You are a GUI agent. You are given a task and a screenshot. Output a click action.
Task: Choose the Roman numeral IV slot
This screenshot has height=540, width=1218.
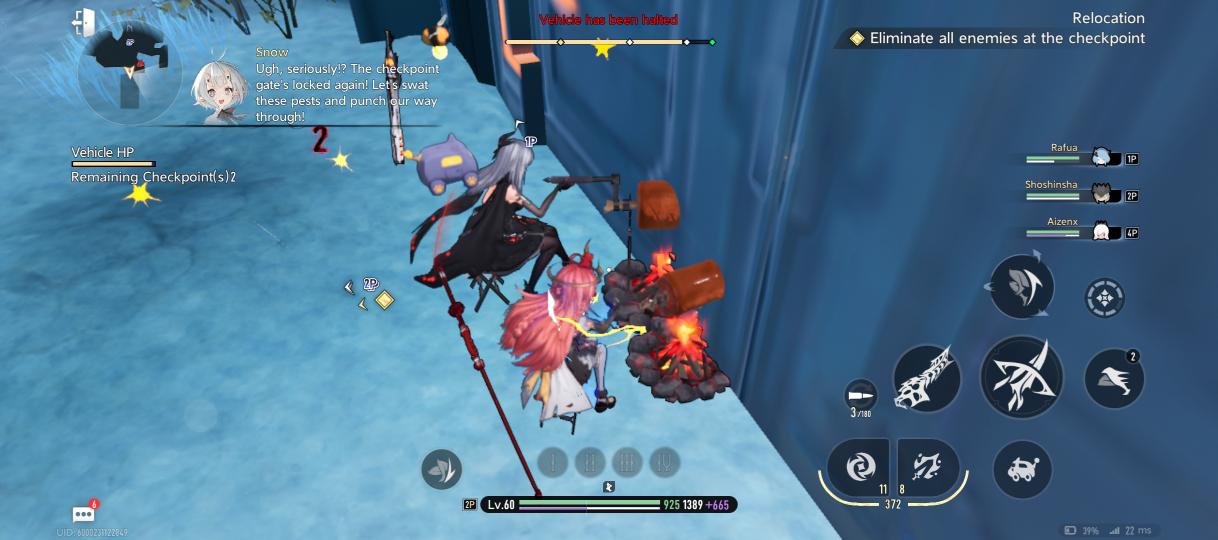pyautogui.click(x=664, y=462)
